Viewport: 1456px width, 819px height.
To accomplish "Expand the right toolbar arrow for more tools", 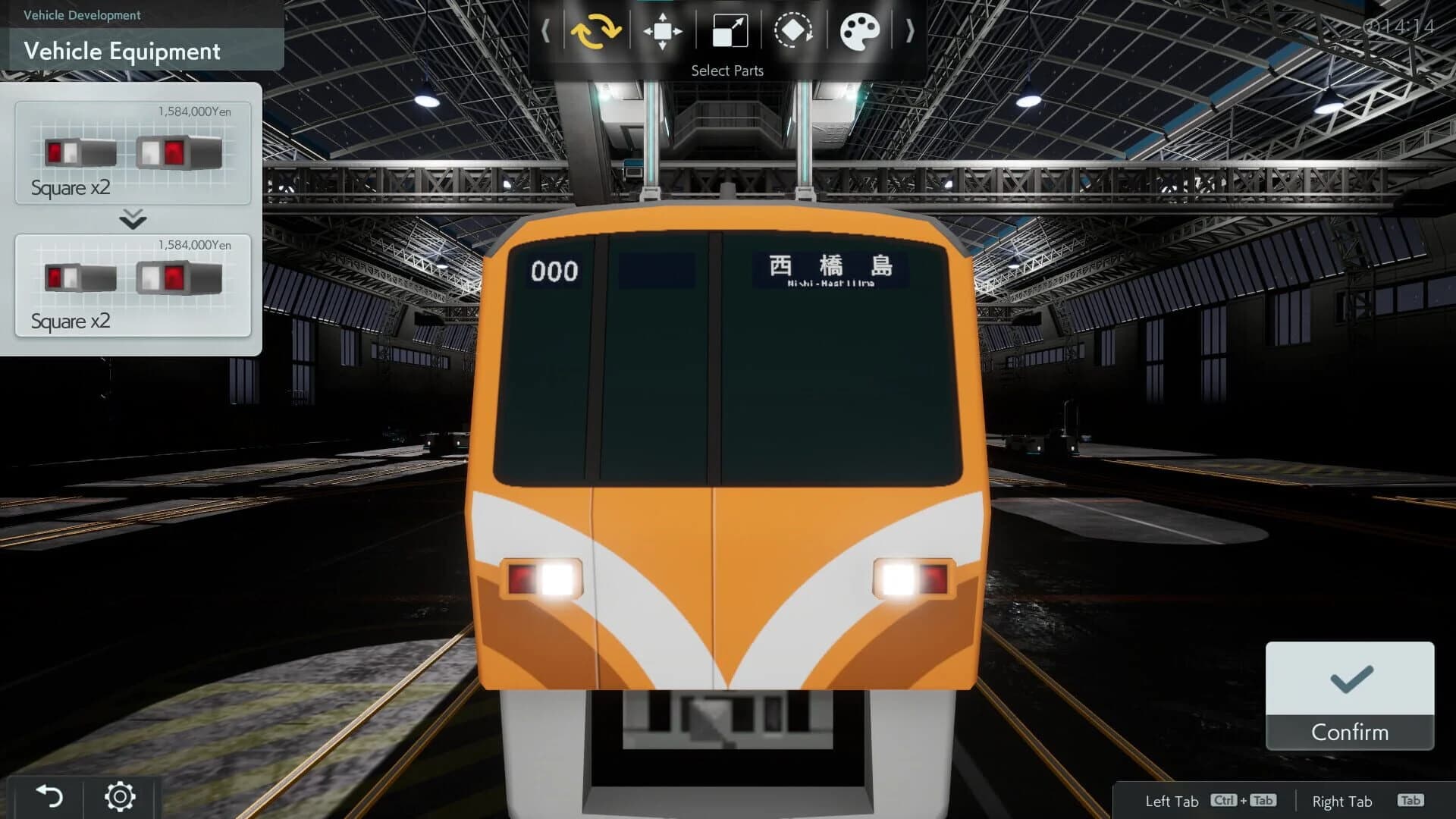I will click(908, 30).
